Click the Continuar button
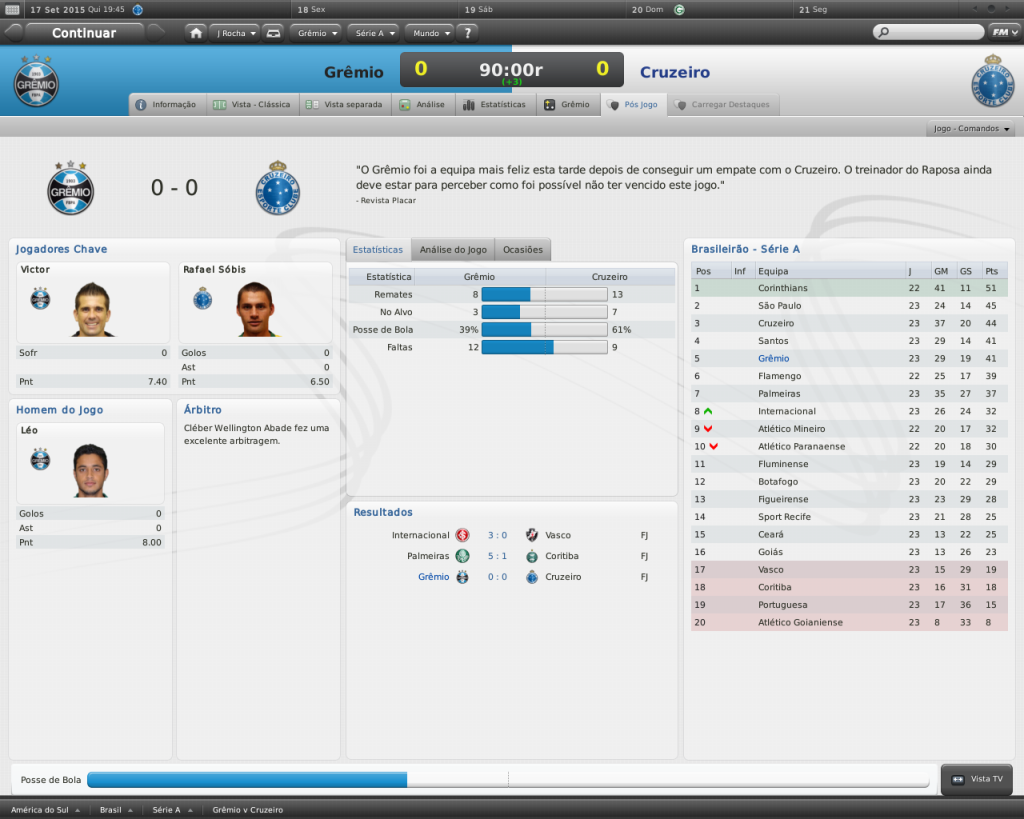The height and width of the screenshot is (819, 1024). point(84,33)
